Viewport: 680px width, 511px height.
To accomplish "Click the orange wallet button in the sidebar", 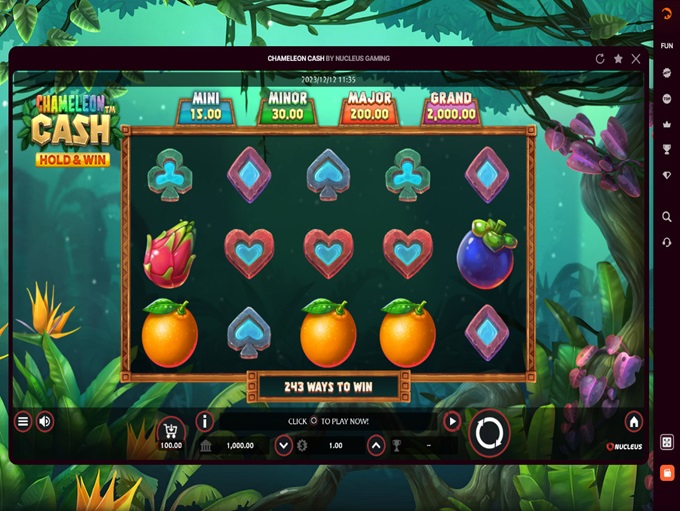I will coord(667,472).
